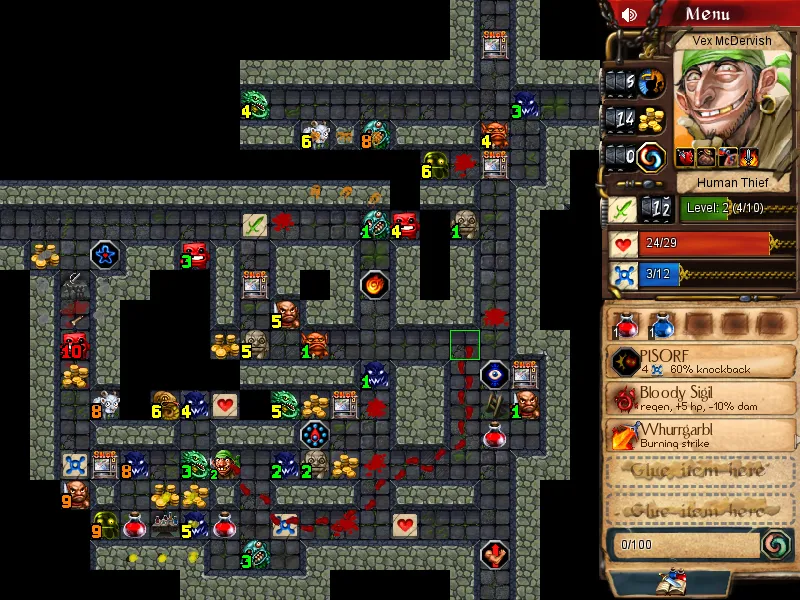Click the piety altar silhouette icon
800x600 pixels.
(652, 81)
